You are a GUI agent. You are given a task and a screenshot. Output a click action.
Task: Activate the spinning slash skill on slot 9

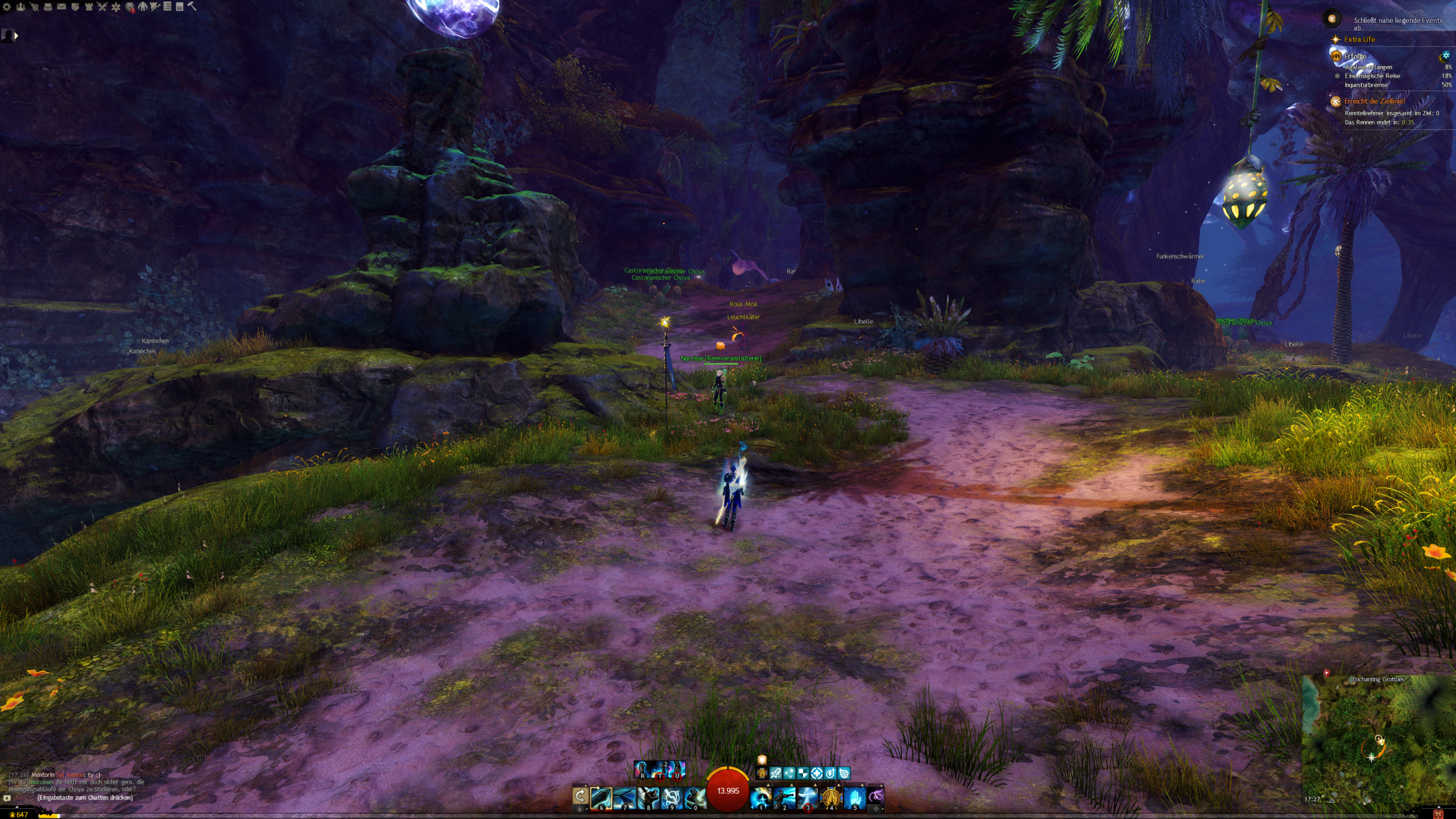(x=671, y=798)
